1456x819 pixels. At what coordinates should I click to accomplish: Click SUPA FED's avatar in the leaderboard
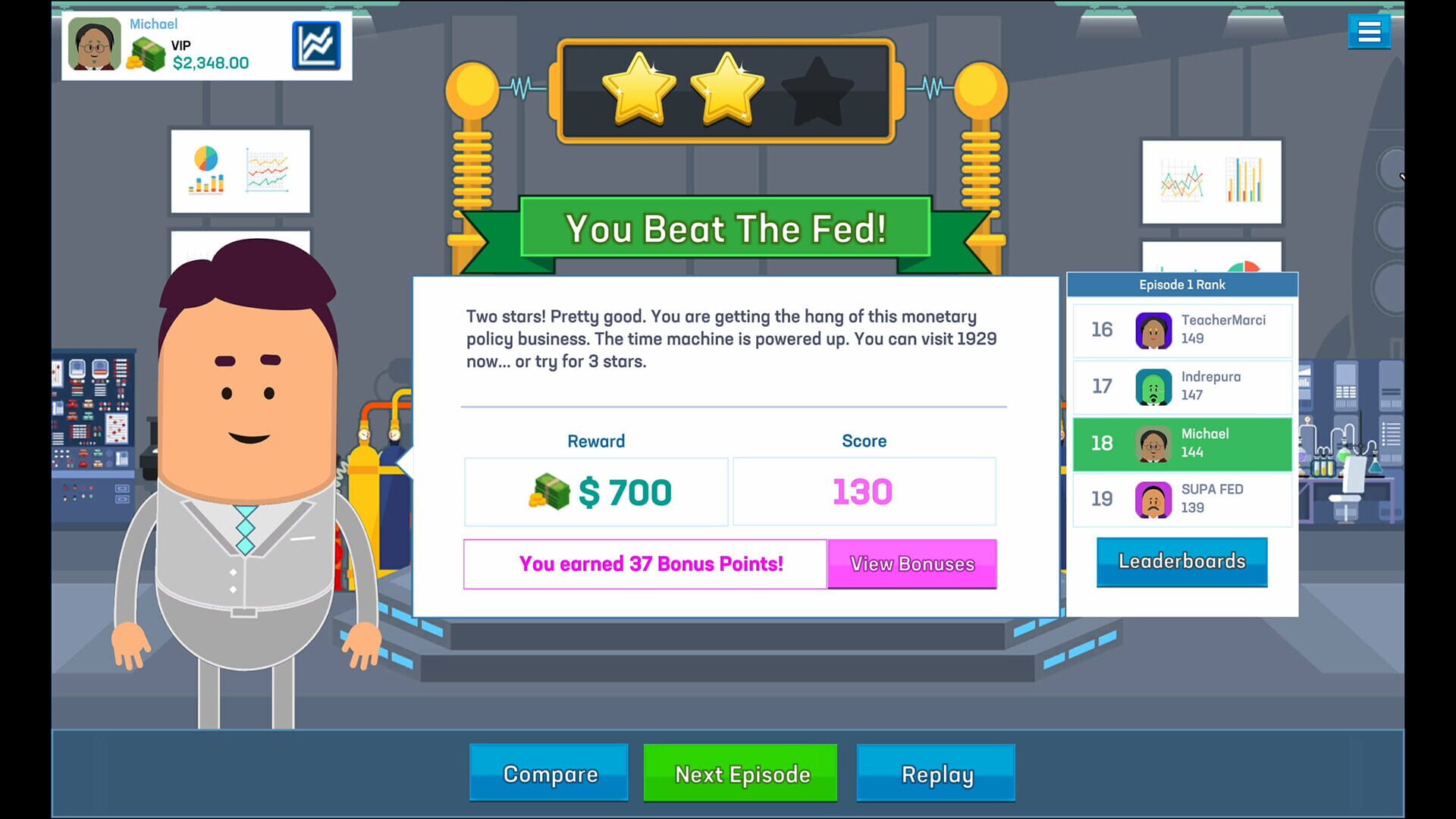1153,500
